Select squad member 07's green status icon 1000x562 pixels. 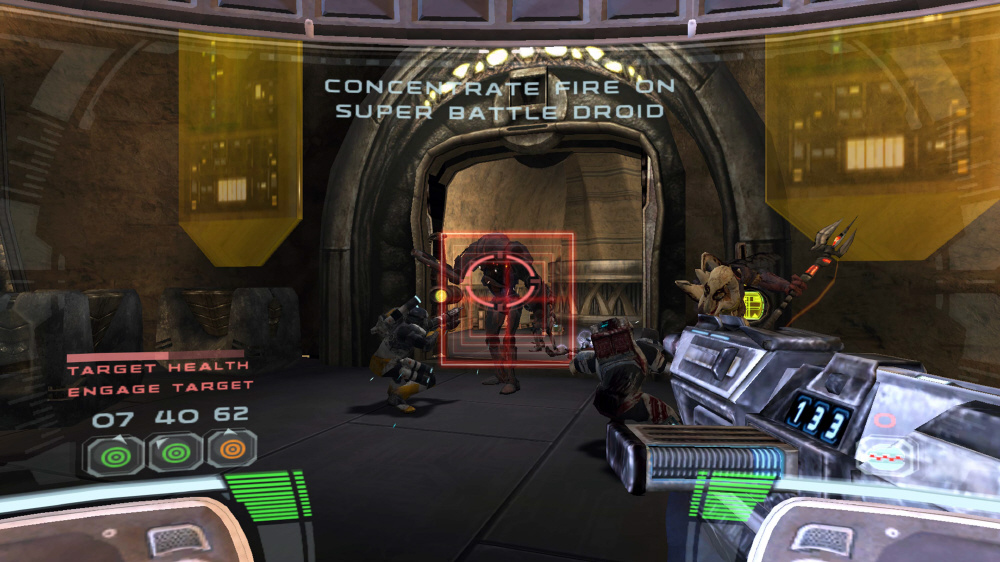tap(115, 455)
